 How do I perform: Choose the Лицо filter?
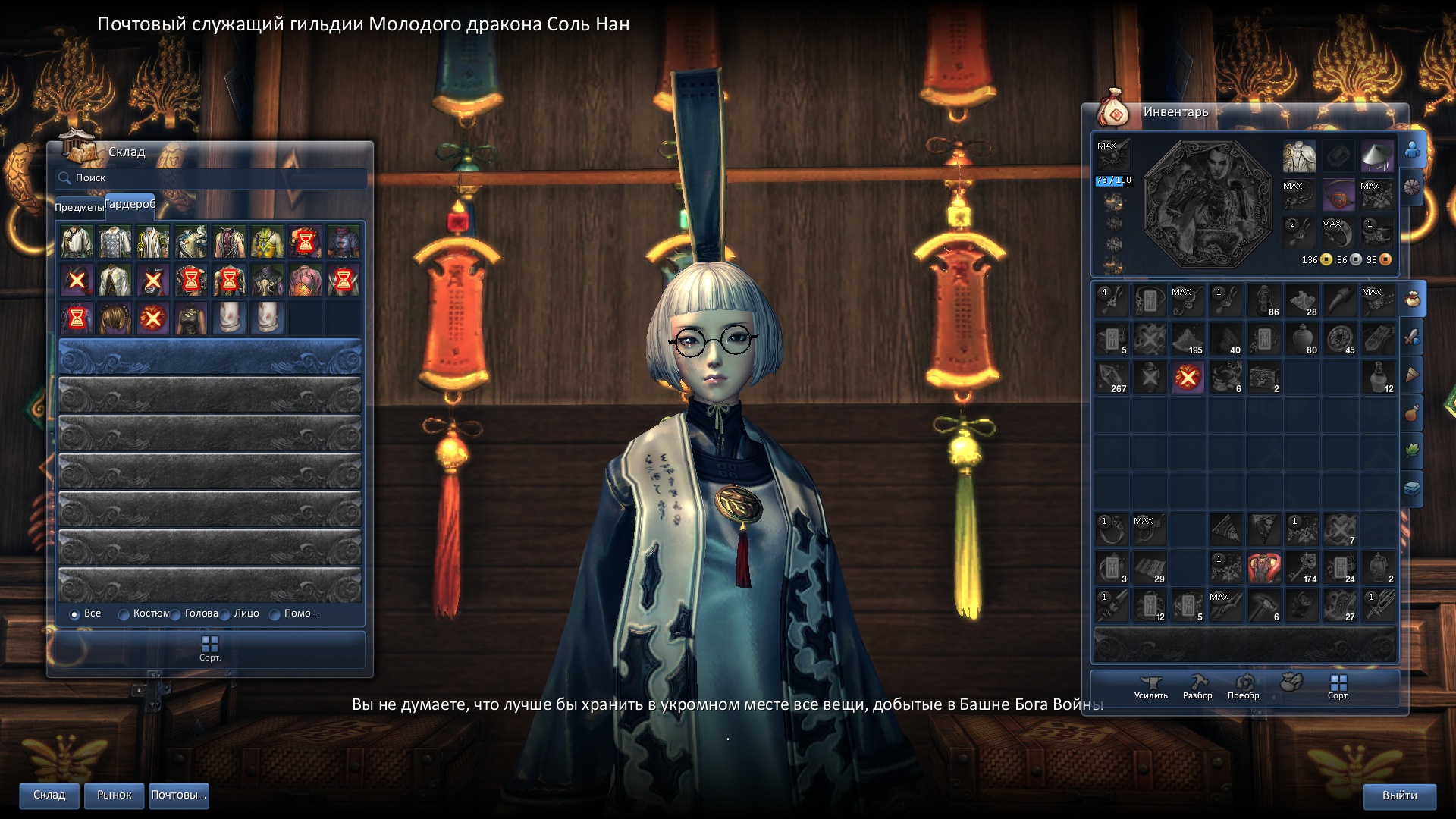[225, 614]
